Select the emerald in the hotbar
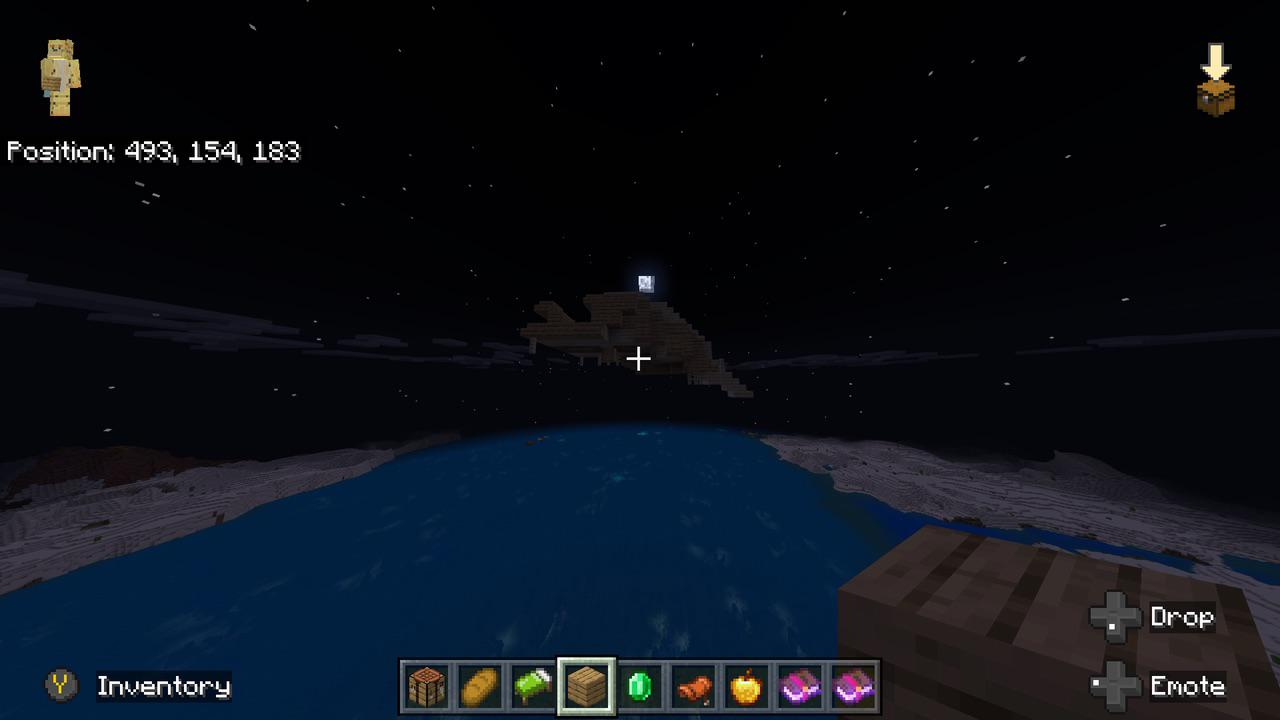Viewport: 1280px width, 720px height. pyautogui.click(x=638, y=684)
